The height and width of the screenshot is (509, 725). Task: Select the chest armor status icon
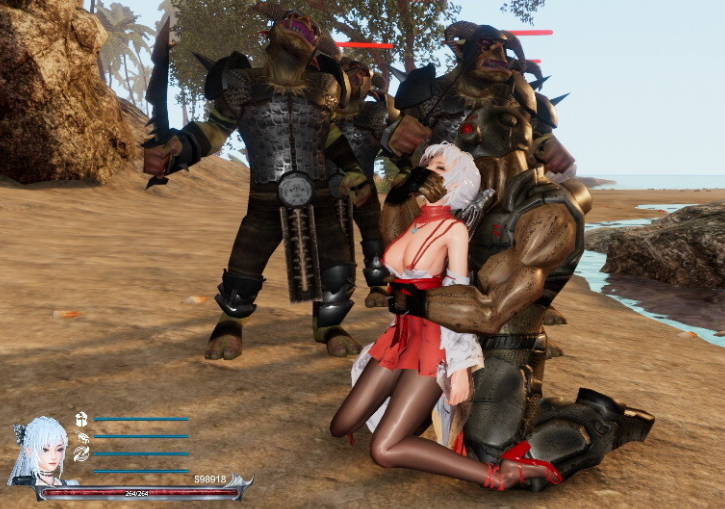[x=81, y=419]
